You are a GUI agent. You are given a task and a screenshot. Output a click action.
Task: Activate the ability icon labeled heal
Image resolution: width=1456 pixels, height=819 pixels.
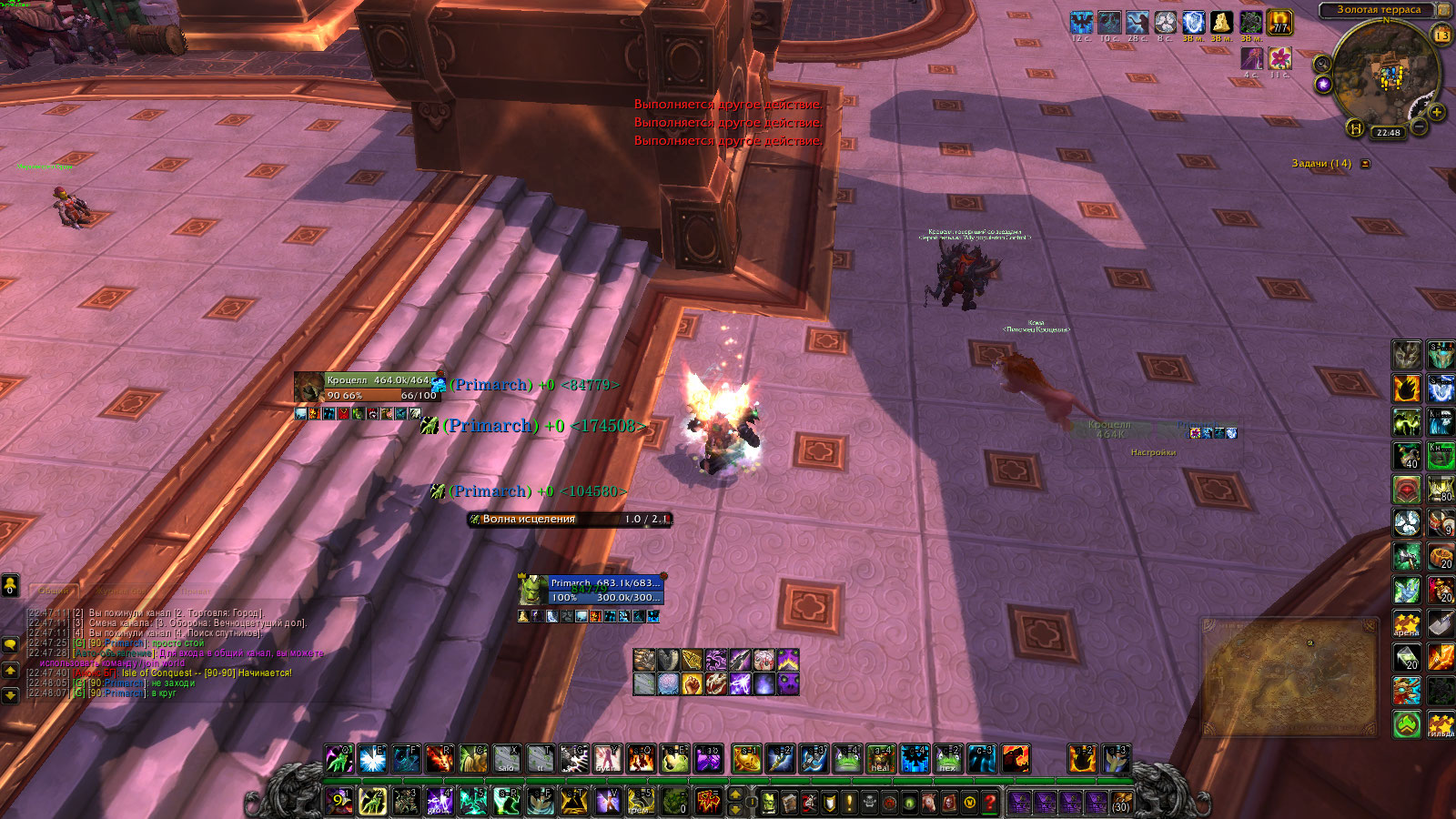pyautogui.click(x=880, y=759)
